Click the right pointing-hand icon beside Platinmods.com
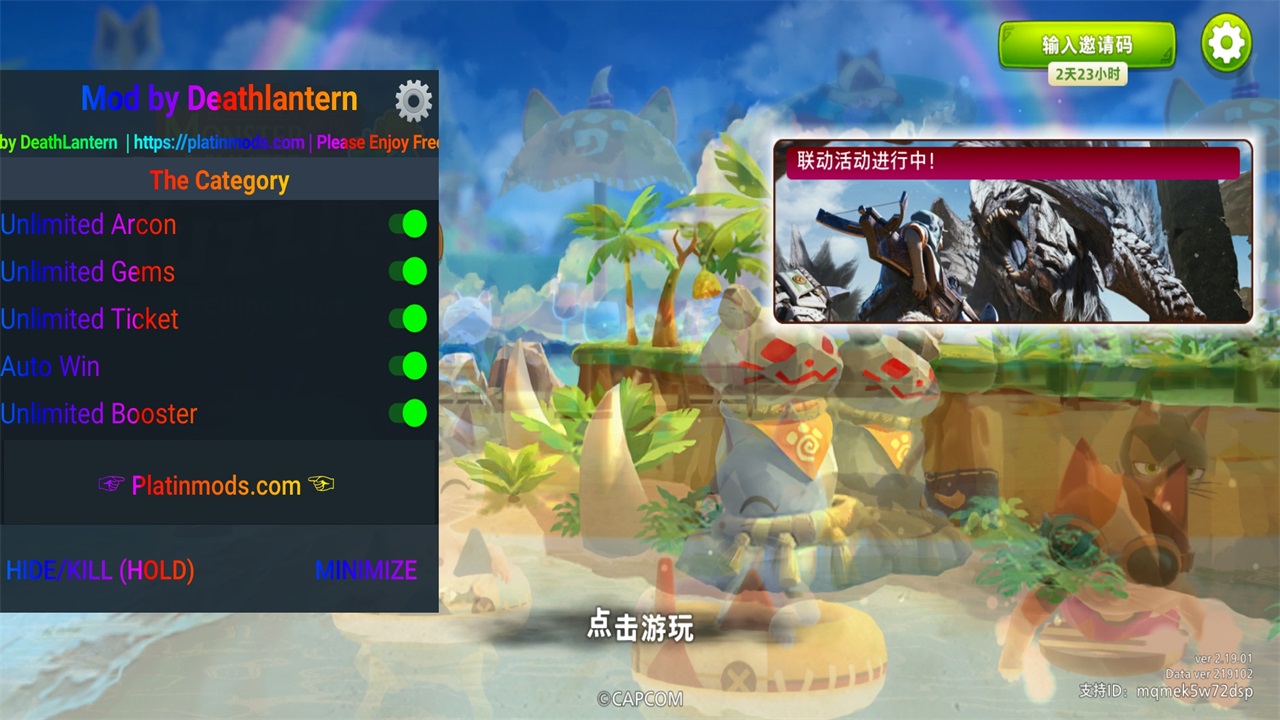 point(322,486)
